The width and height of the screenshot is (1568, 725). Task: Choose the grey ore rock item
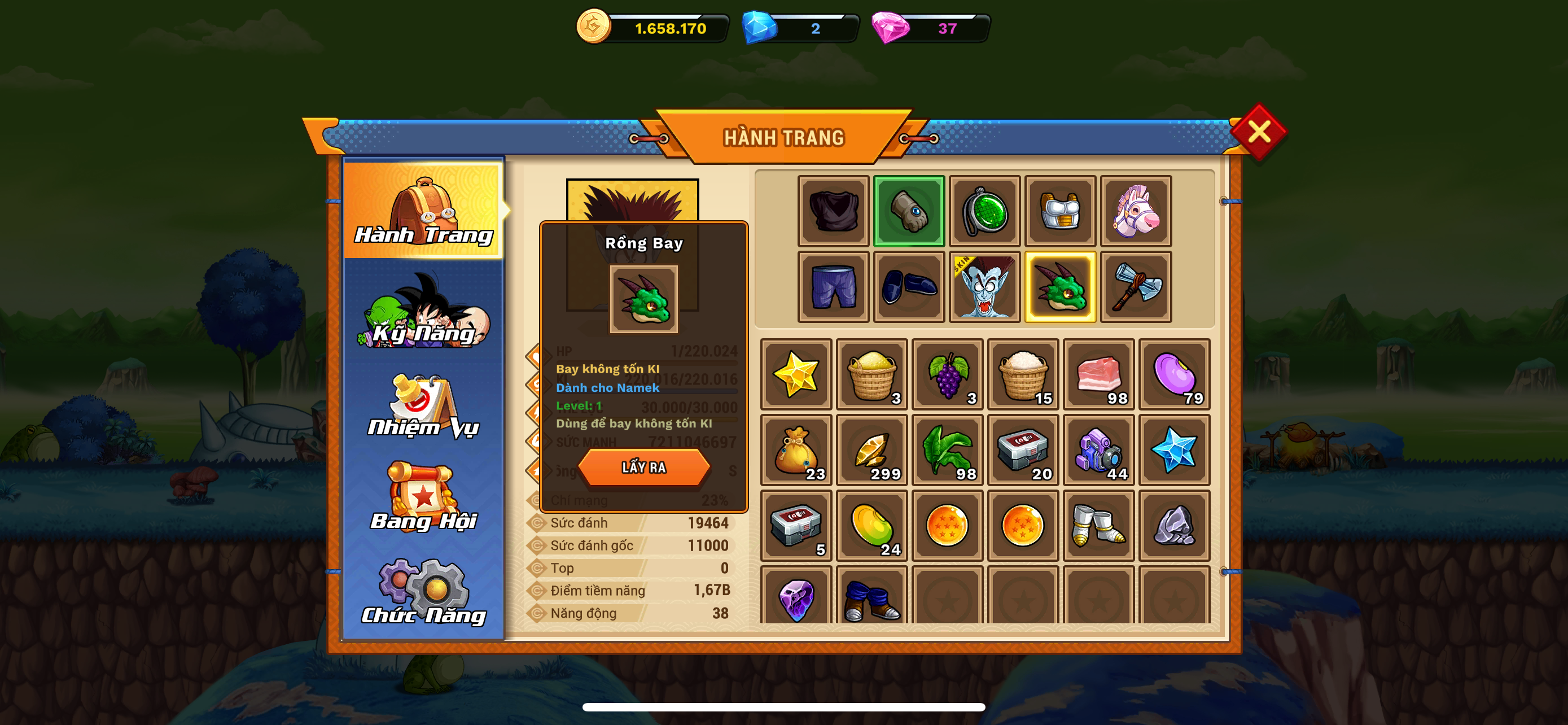(1173, 525)
